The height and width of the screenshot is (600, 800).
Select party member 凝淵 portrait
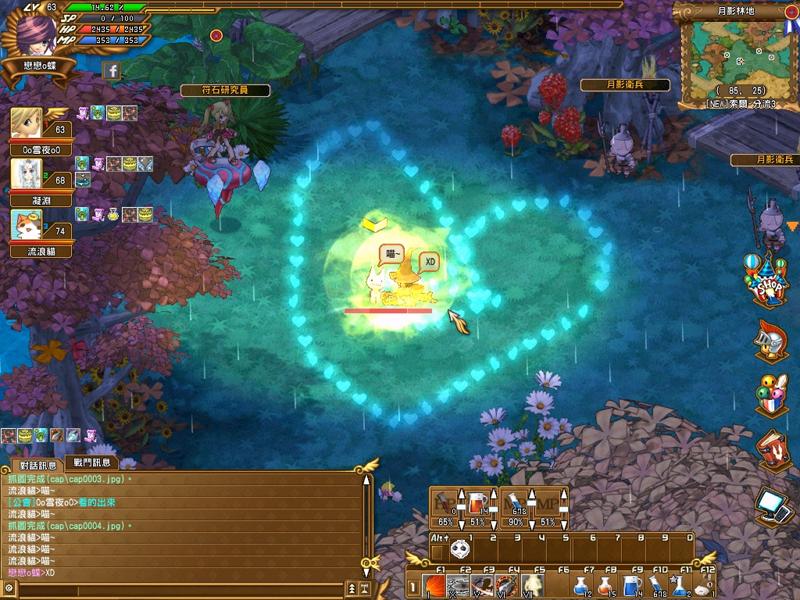tap(26, 173)
